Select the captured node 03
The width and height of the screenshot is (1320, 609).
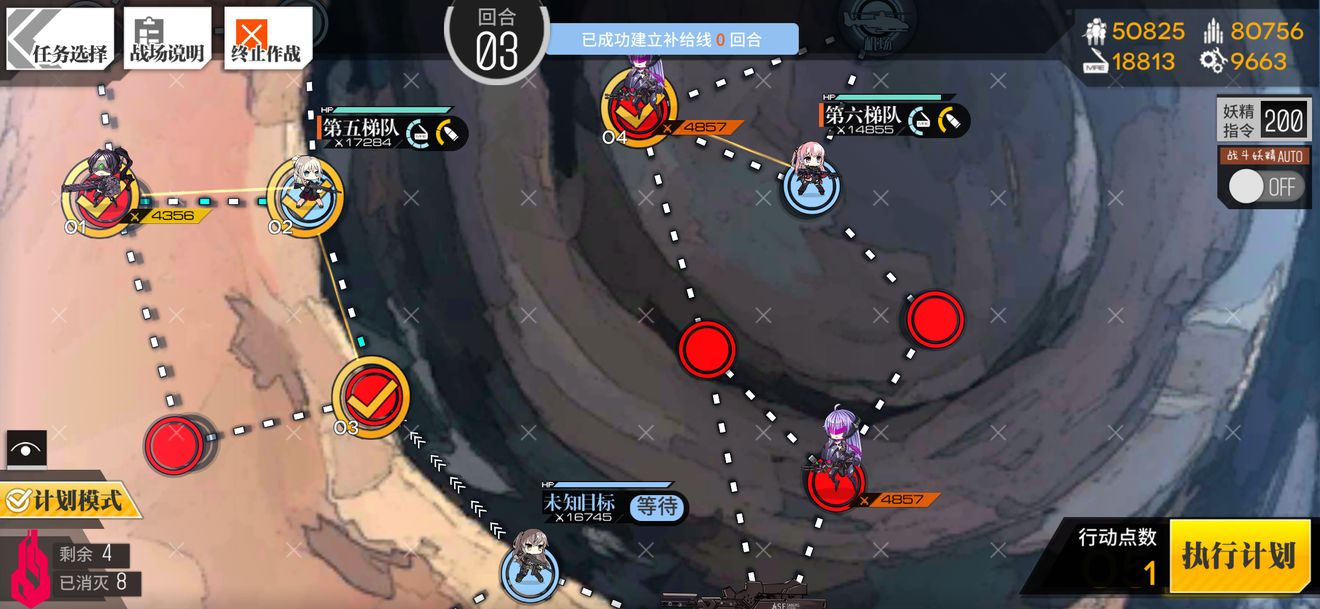pyautogui.click(x=370, y=398)
